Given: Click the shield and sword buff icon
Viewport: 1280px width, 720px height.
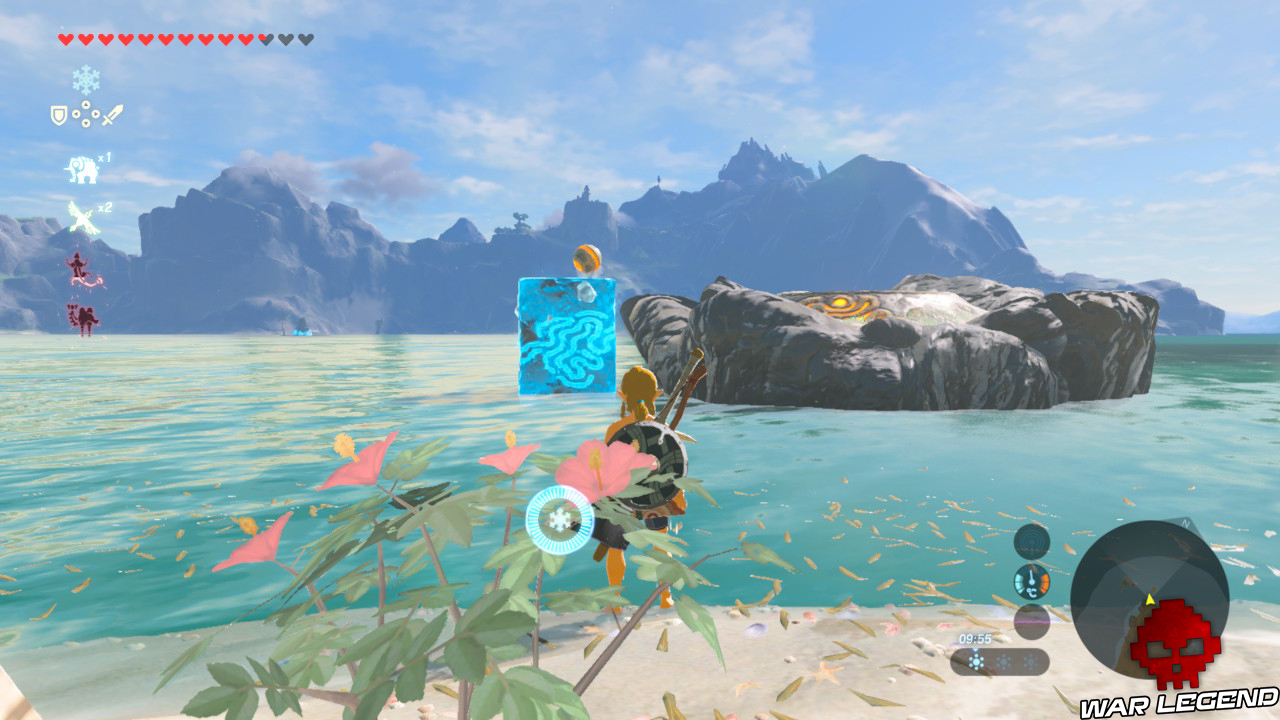Looking at the screenshot, I should [x=86, y=112].
